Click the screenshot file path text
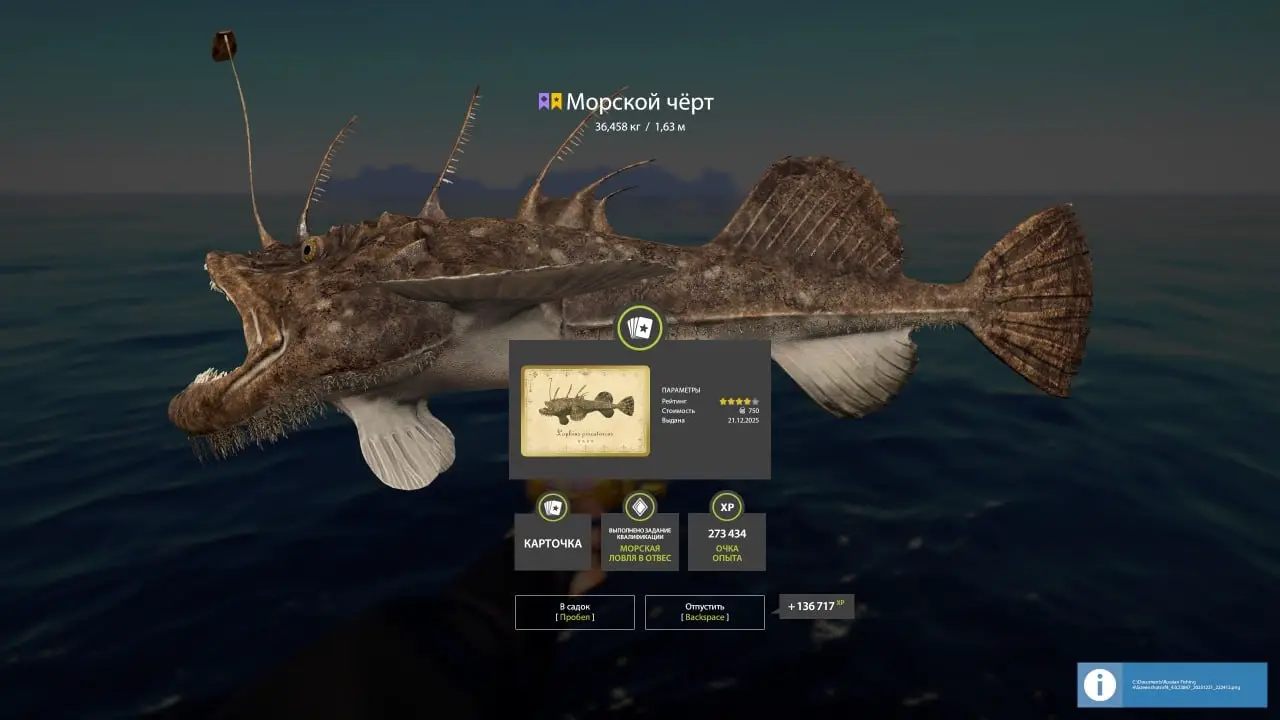The width and height of the screenshot is (1280, 720). [1185, 685]
